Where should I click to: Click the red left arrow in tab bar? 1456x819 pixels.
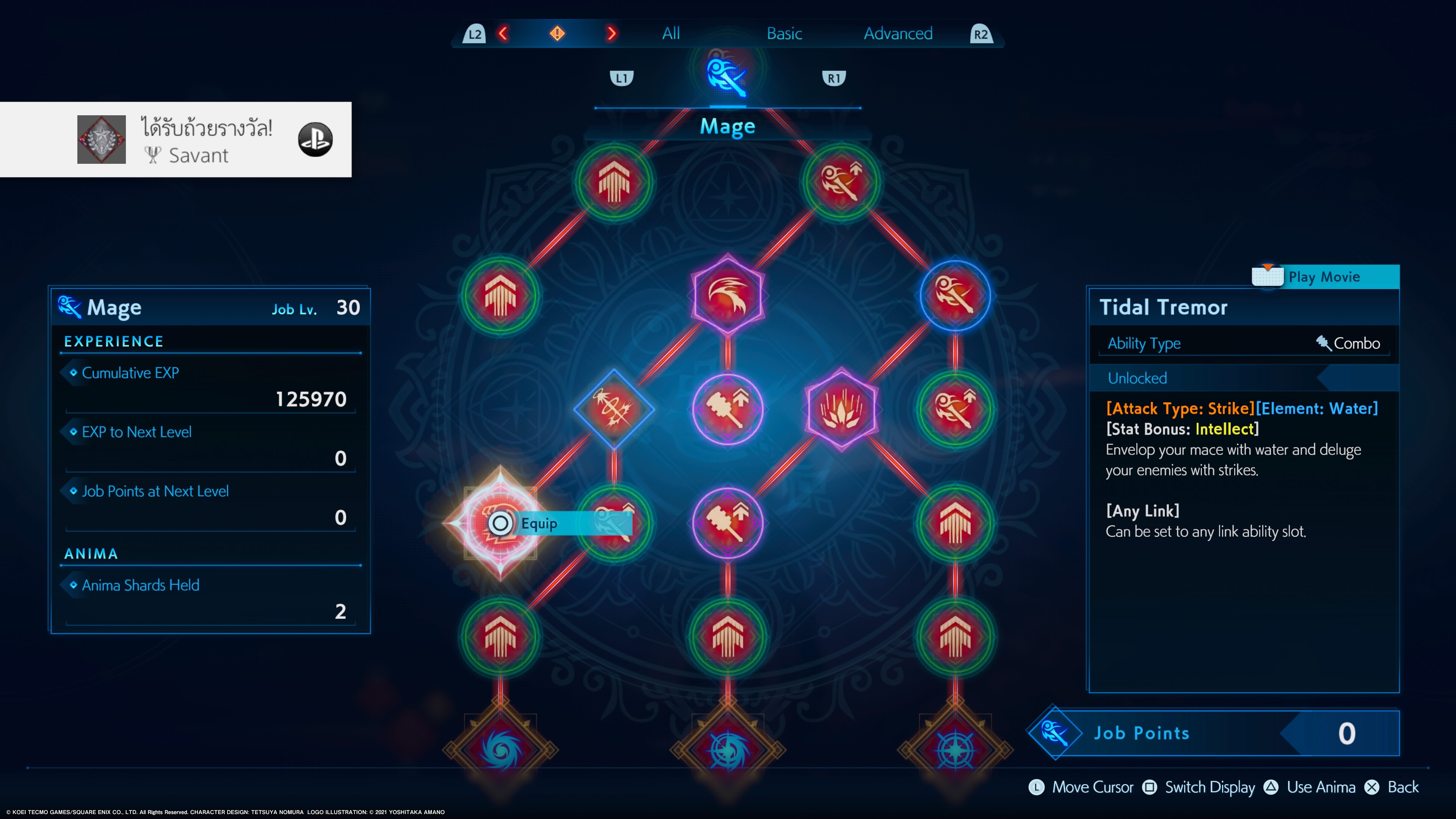503,34
